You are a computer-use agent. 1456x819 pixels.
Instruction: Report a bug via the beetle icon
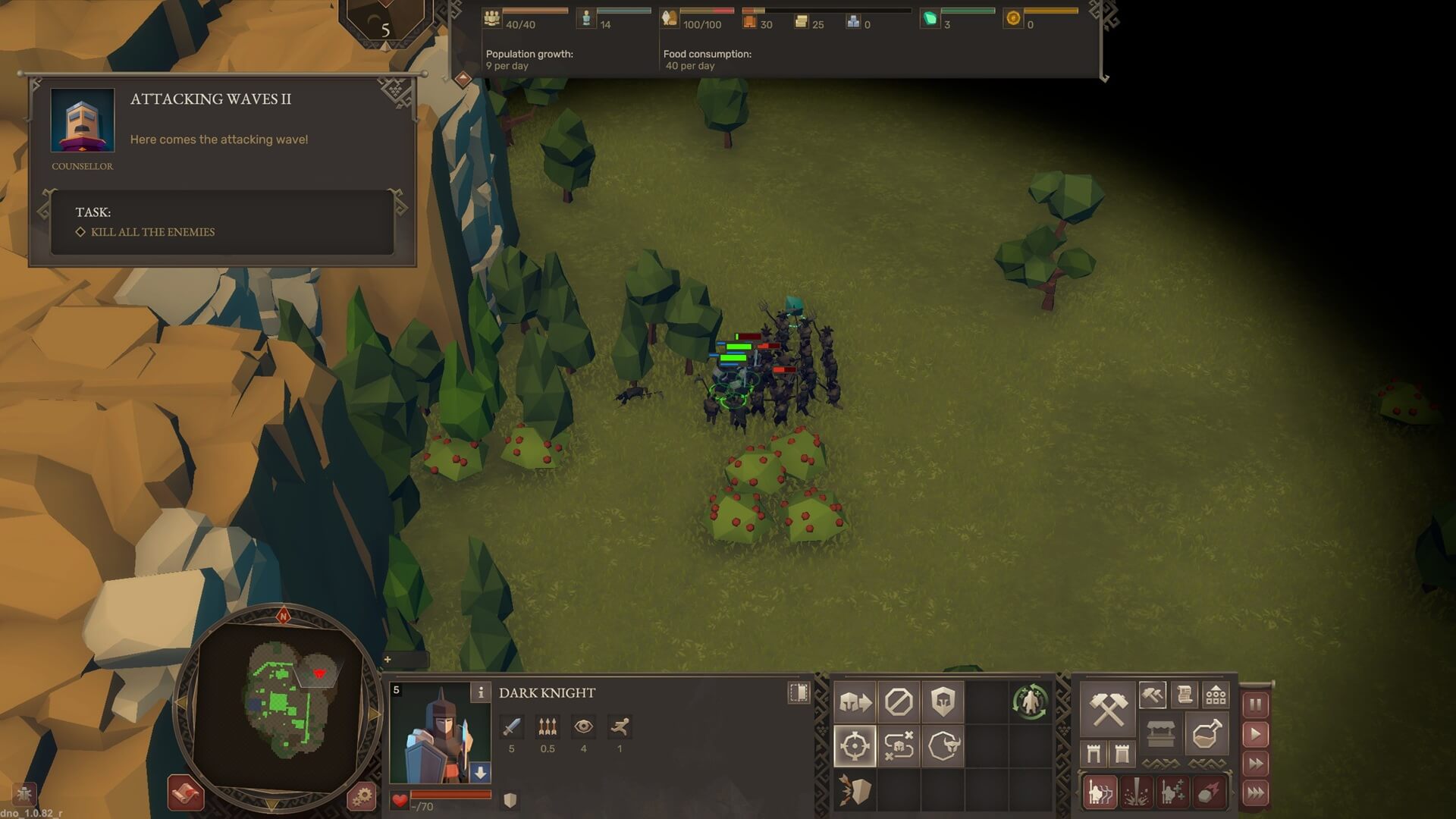[24, 794]
